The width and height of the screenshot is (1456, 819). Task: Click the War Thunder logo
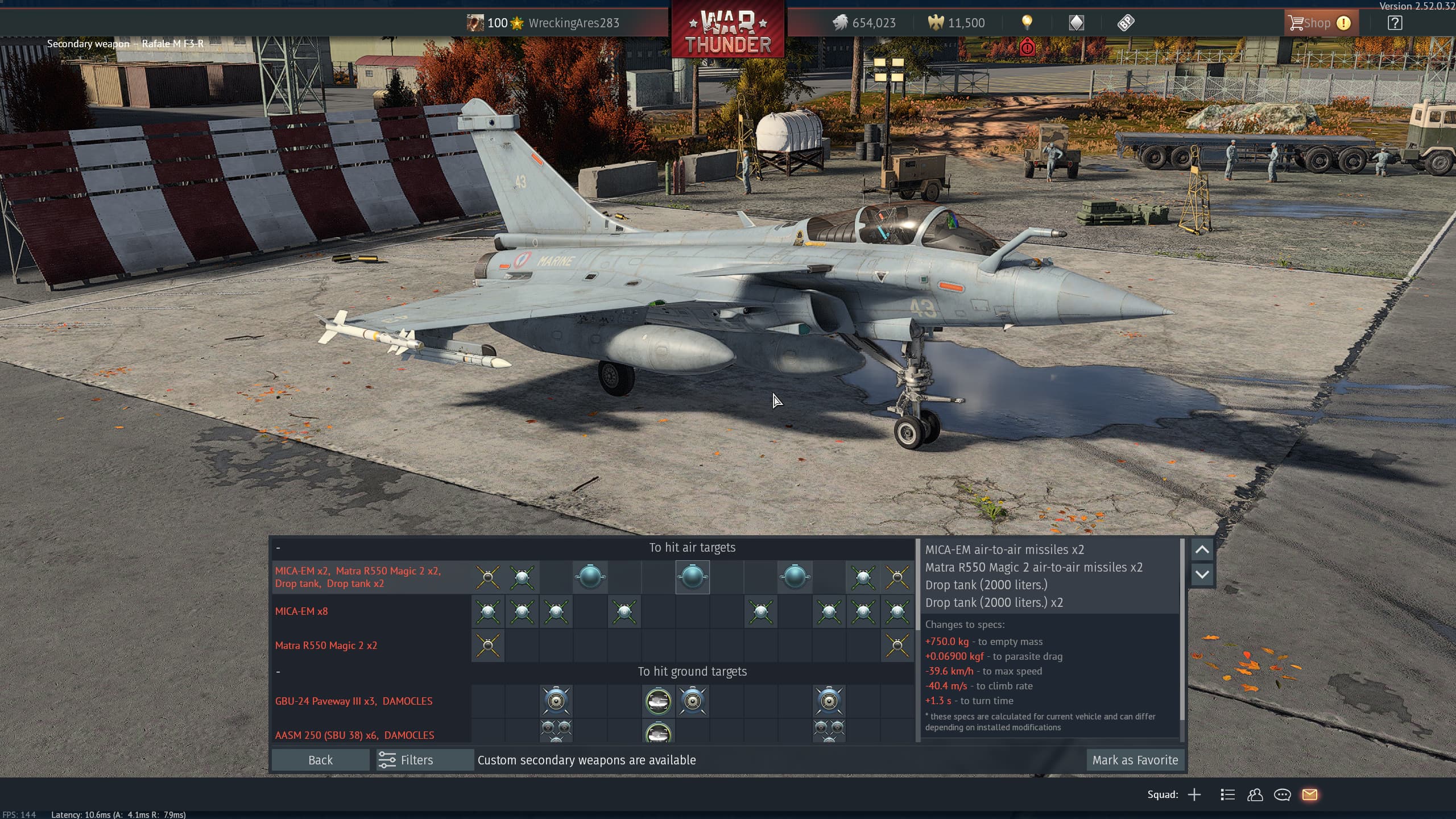727,30
